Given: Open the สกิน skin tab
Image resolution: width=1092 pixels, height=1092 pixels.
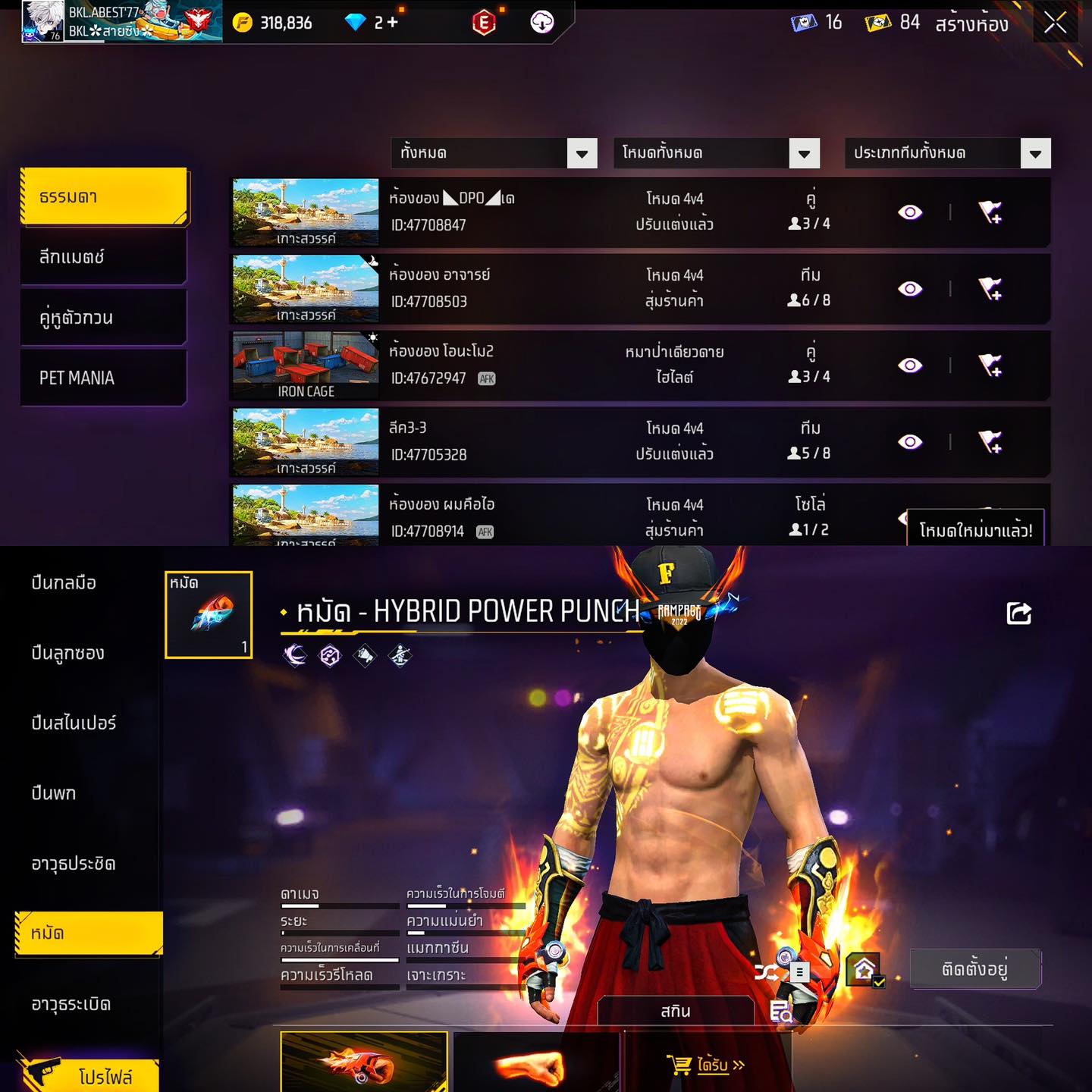Looking at the screenshot, I should click(675, 1011).
